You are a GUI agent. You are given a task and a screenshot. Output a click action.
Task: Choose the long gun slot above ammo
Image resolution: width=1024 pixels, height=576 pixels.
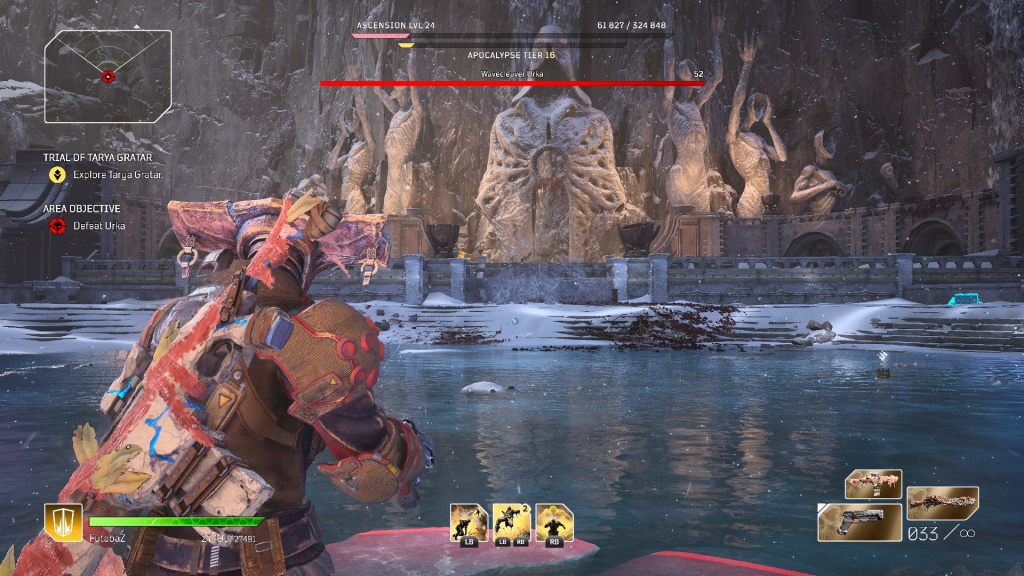942,500
